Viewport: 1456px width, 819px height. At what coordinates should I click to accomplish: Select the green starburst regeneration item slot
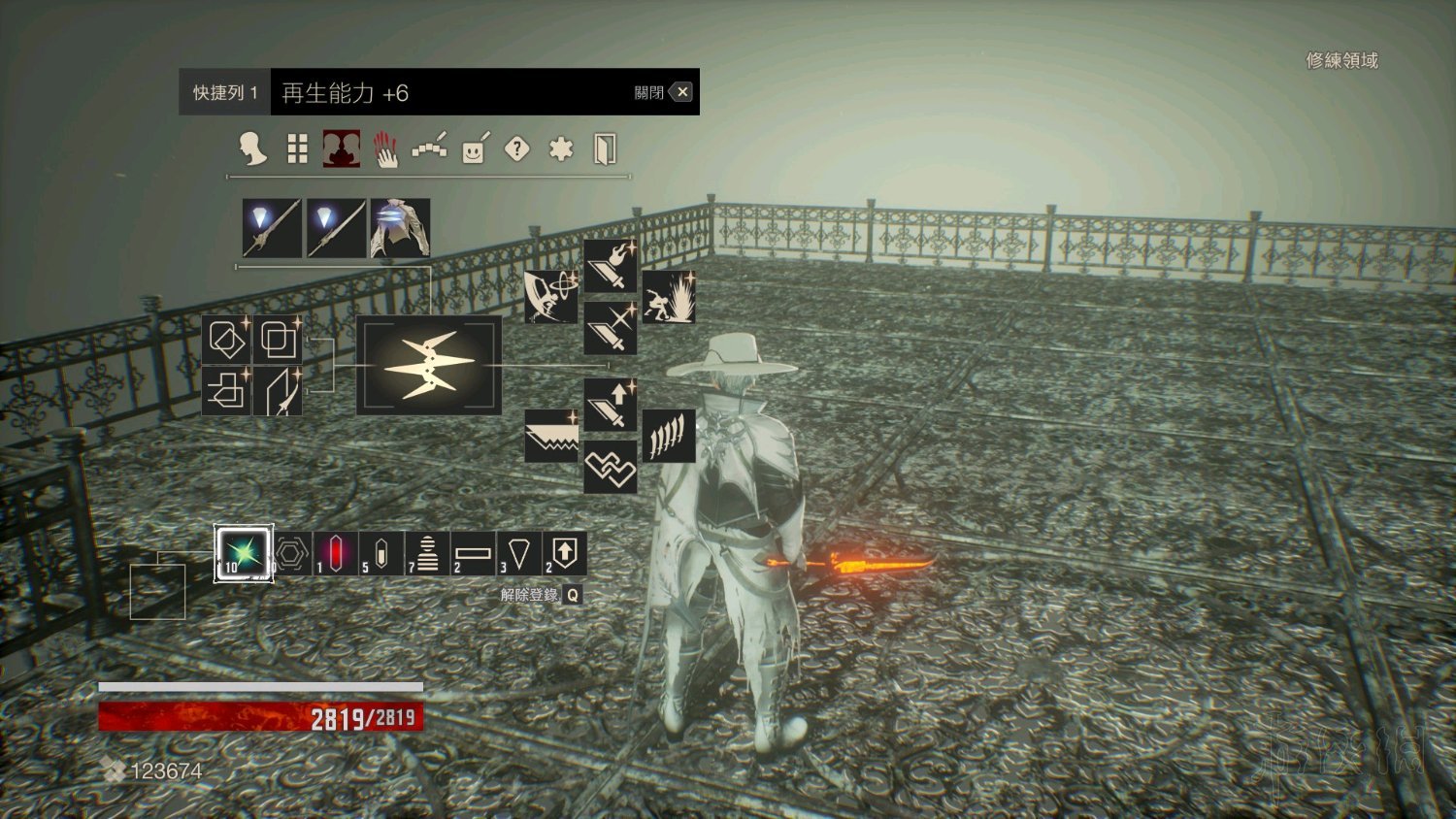[244, 553]
